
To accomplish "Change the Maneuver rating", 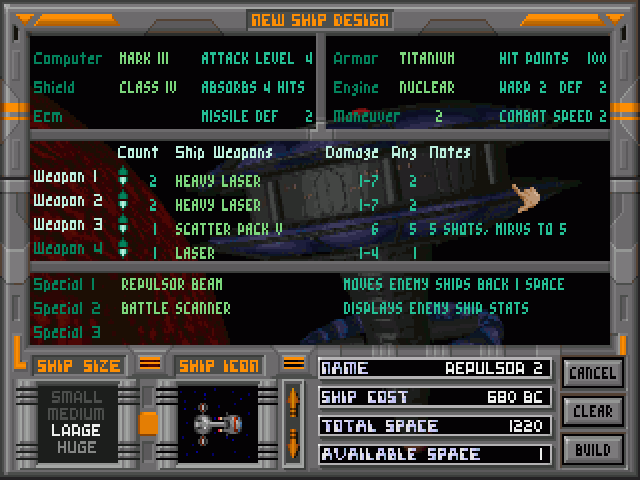I will click(438, 116).
